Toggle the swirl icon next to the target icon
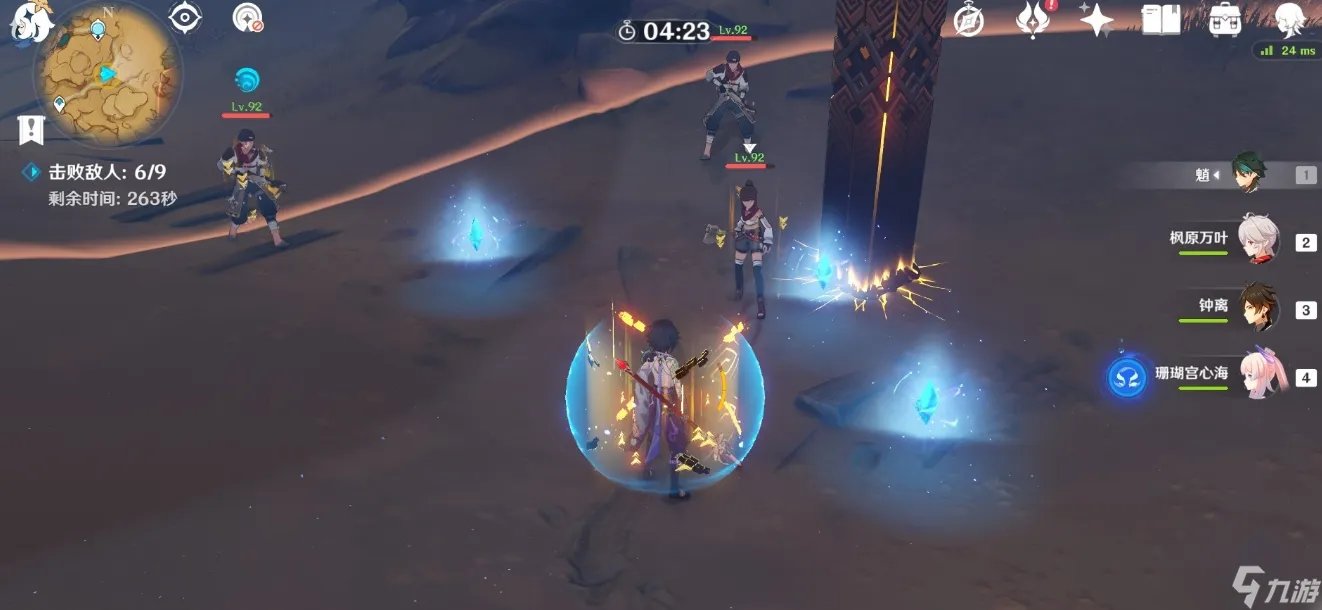 (x=247, y=17)
